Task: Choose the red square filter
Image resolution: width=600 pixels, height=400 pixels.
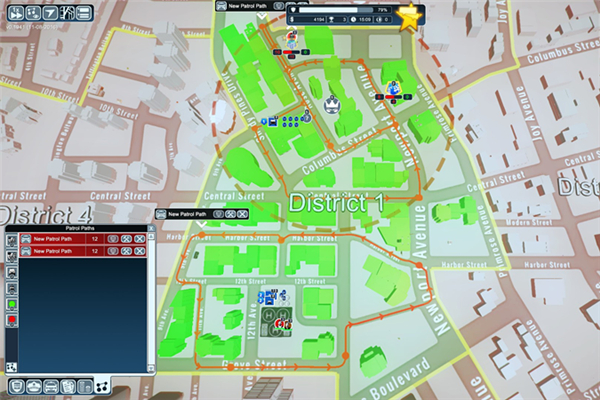Action: [12, 319]
